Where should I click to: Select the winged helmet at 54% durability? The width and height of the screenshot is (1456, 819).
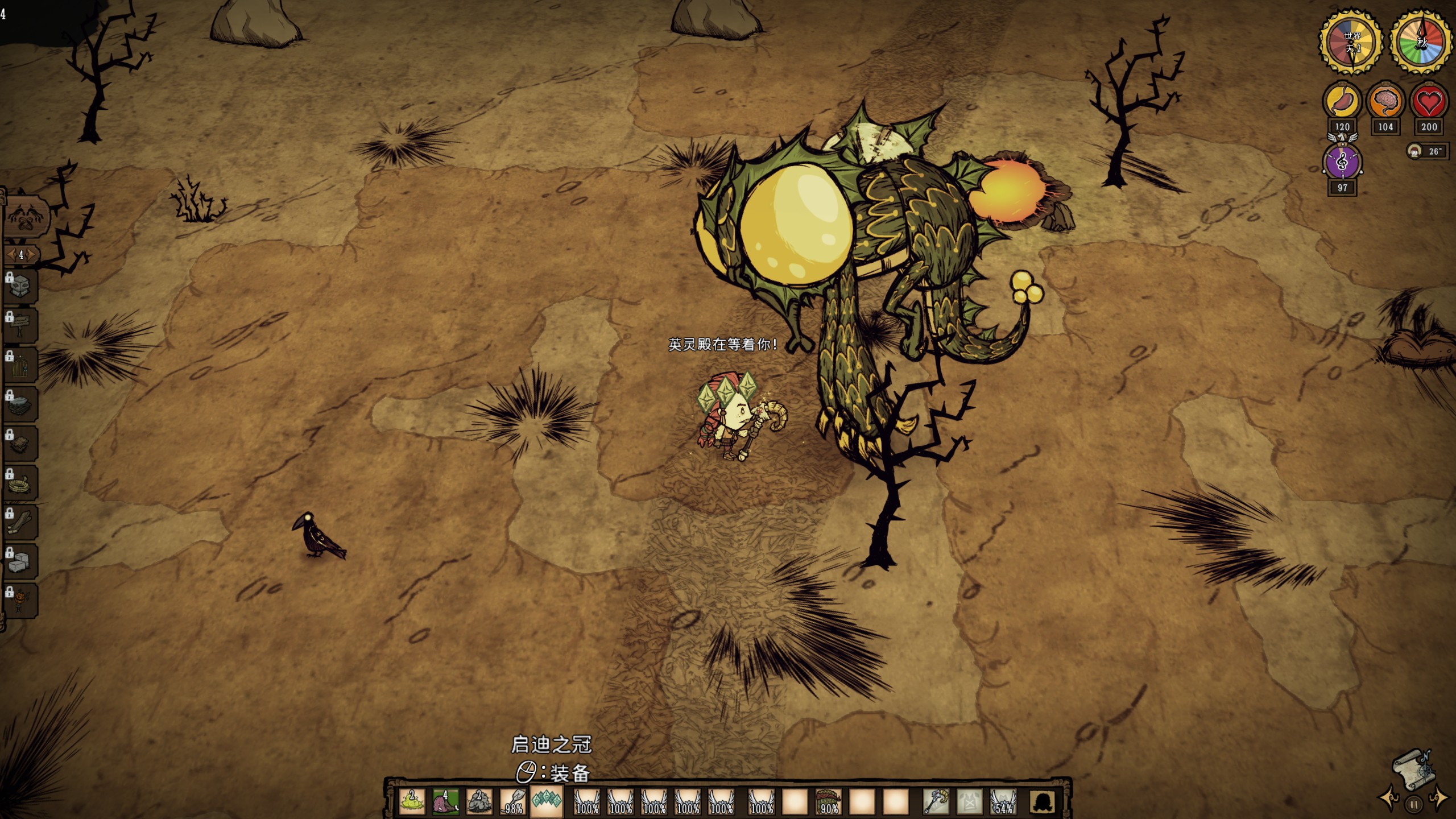coord(1003,802)
